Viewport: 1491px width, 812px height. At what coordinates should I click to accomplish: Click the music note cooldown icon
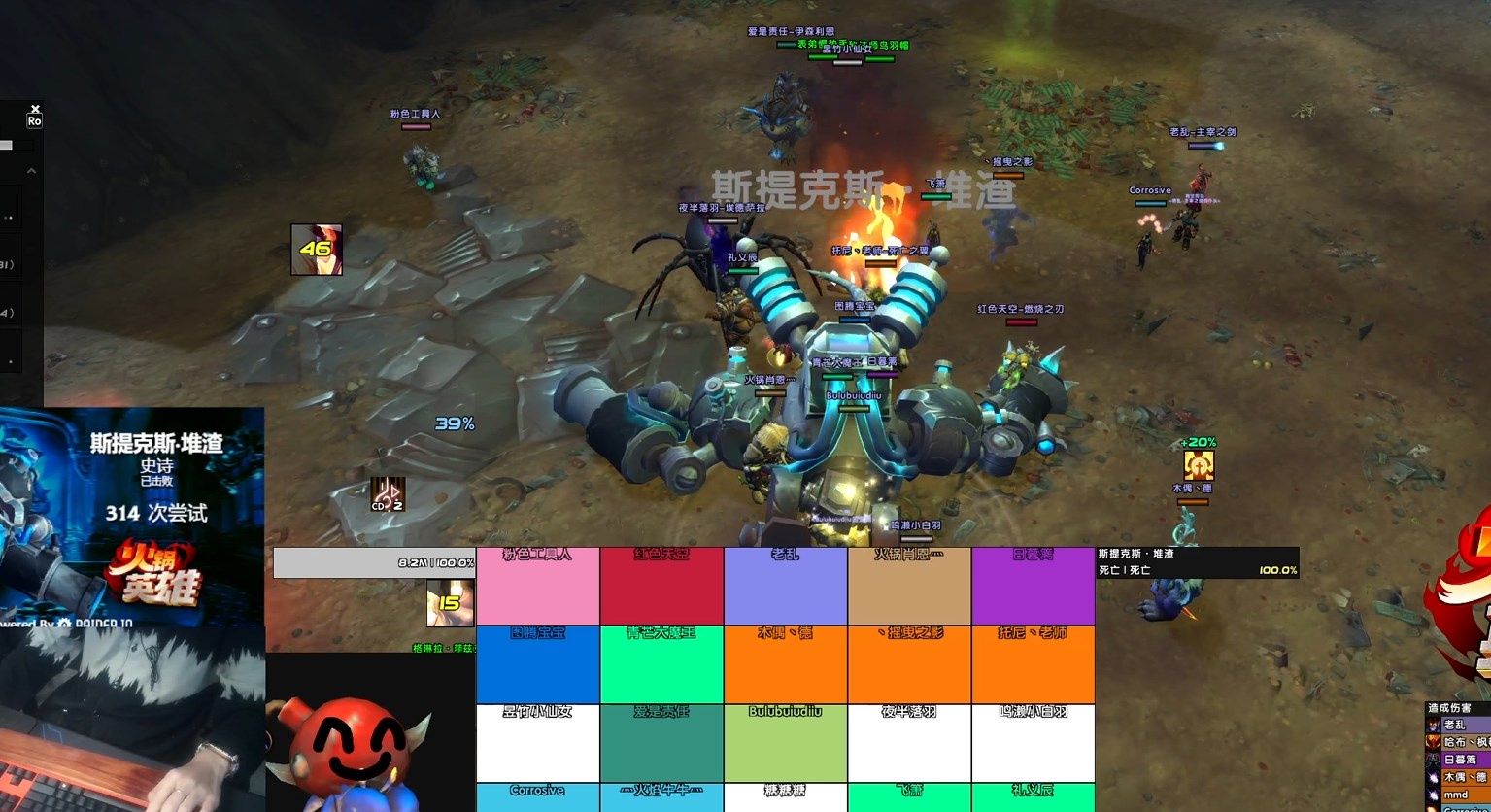[x=387, y=494]
